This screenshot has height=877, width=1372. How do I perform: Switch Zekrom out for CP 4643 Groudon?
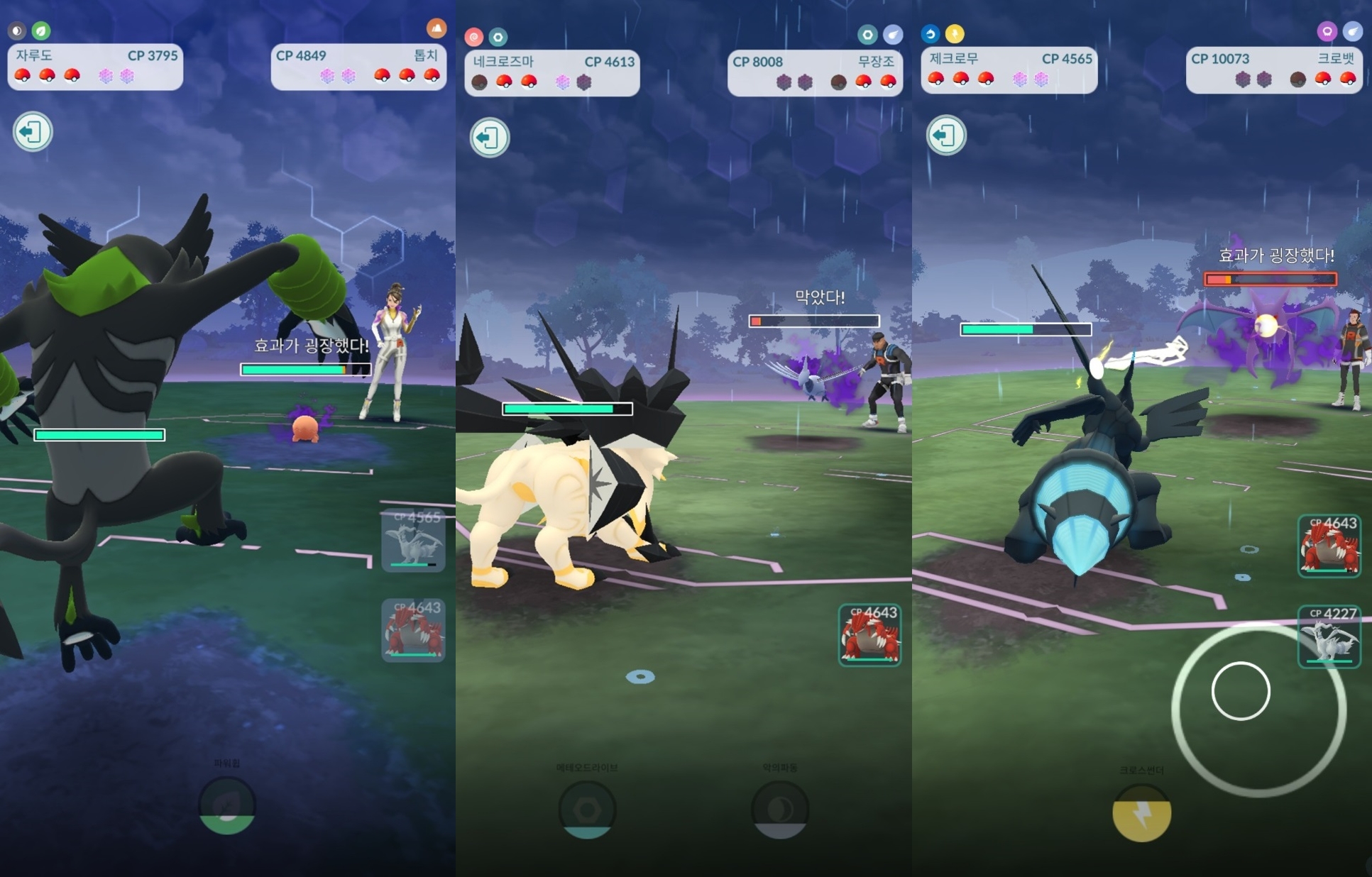coord(1329,546)
